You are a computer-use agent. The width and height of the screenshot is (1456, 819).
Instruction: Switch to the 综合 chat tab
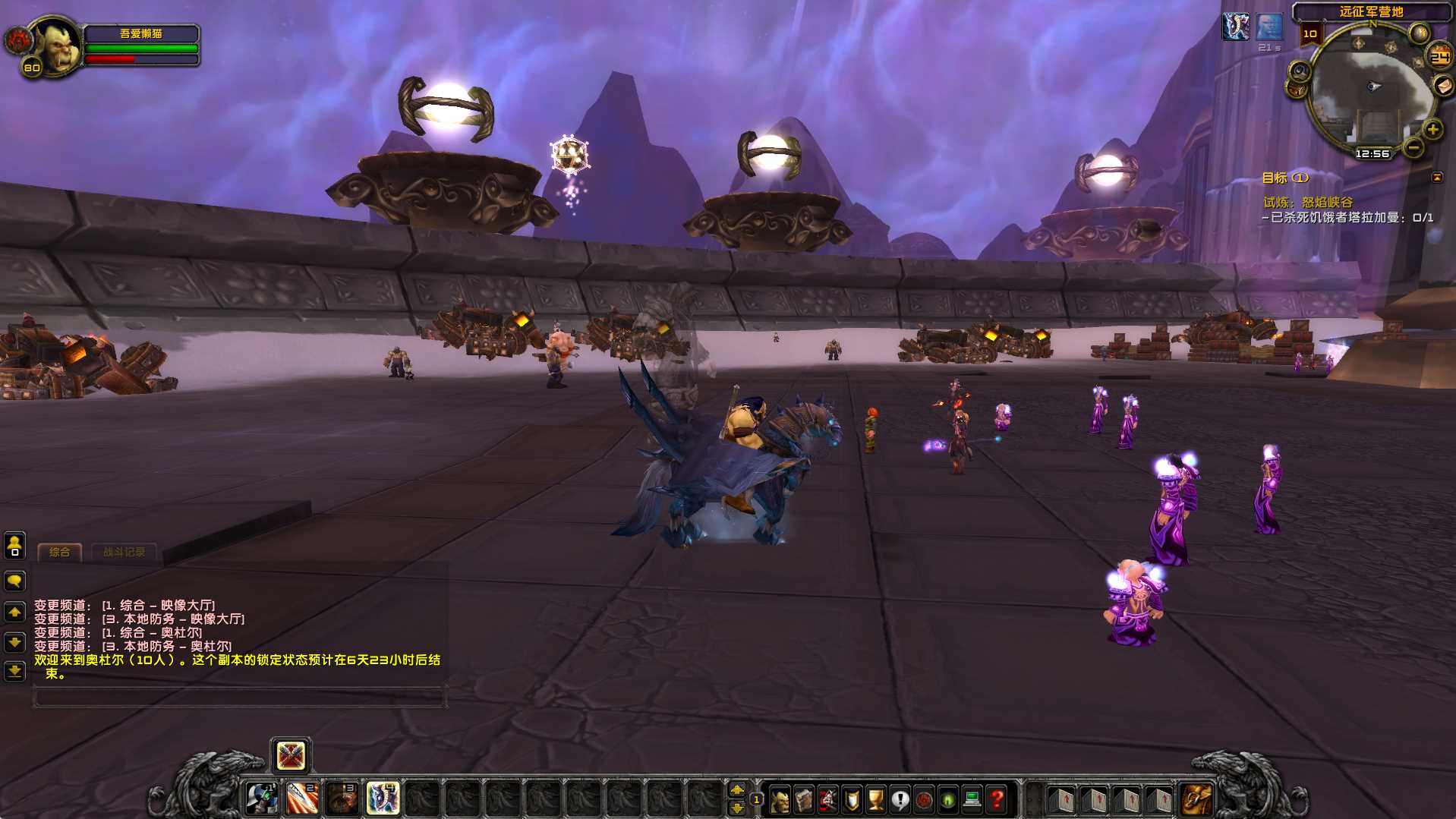59,552
